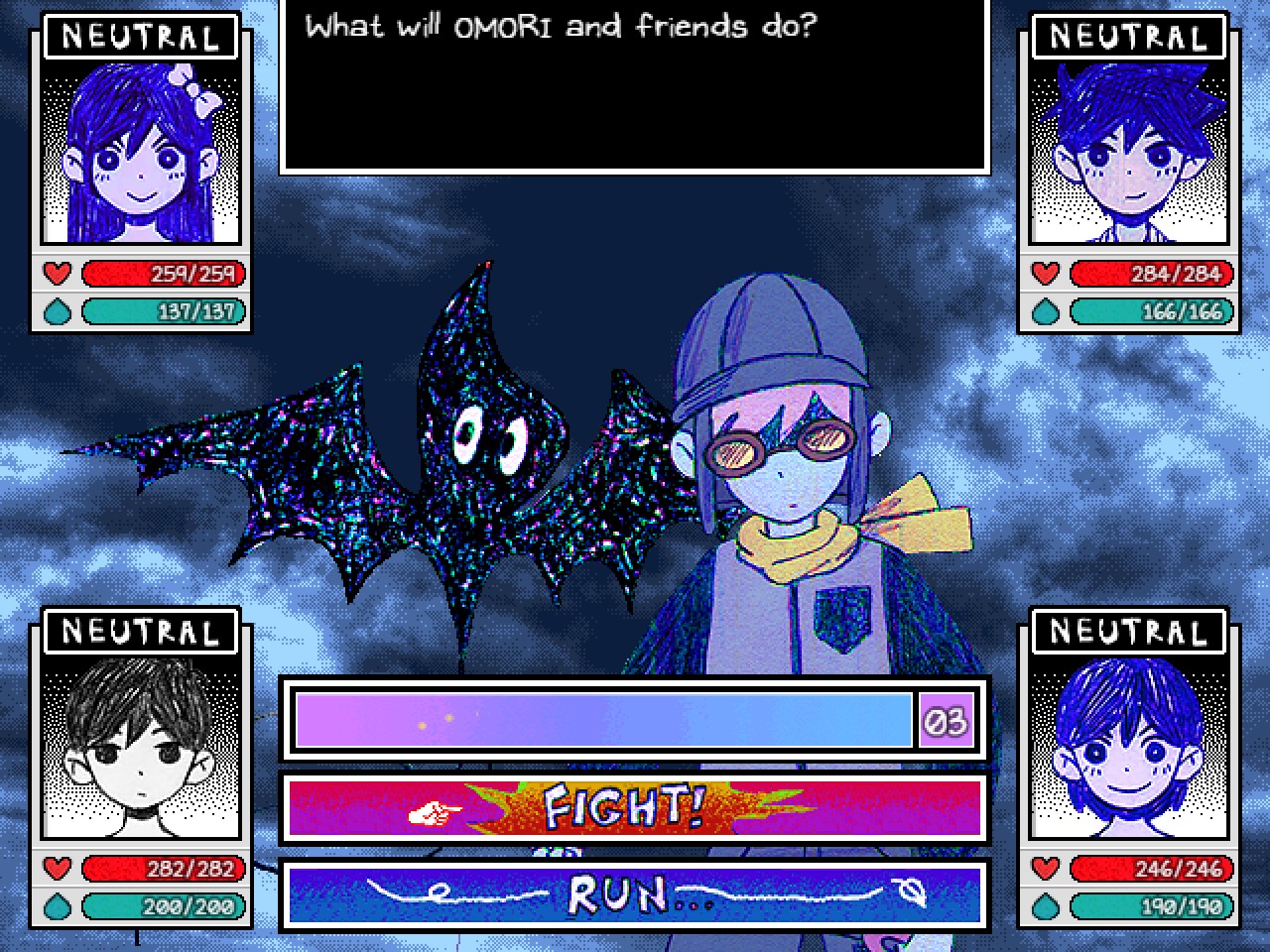The height and width of the screenshot is (952, 1270).
Task: Click the purple-to-blue gradient energy bar
Action: click(605, 721)
